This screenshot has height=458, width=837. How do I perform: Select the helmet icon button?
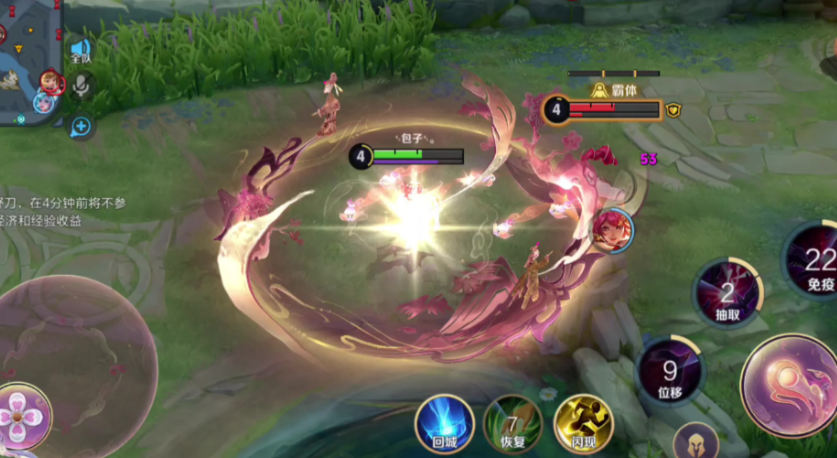pyautogui.click(x=695, y=442)
